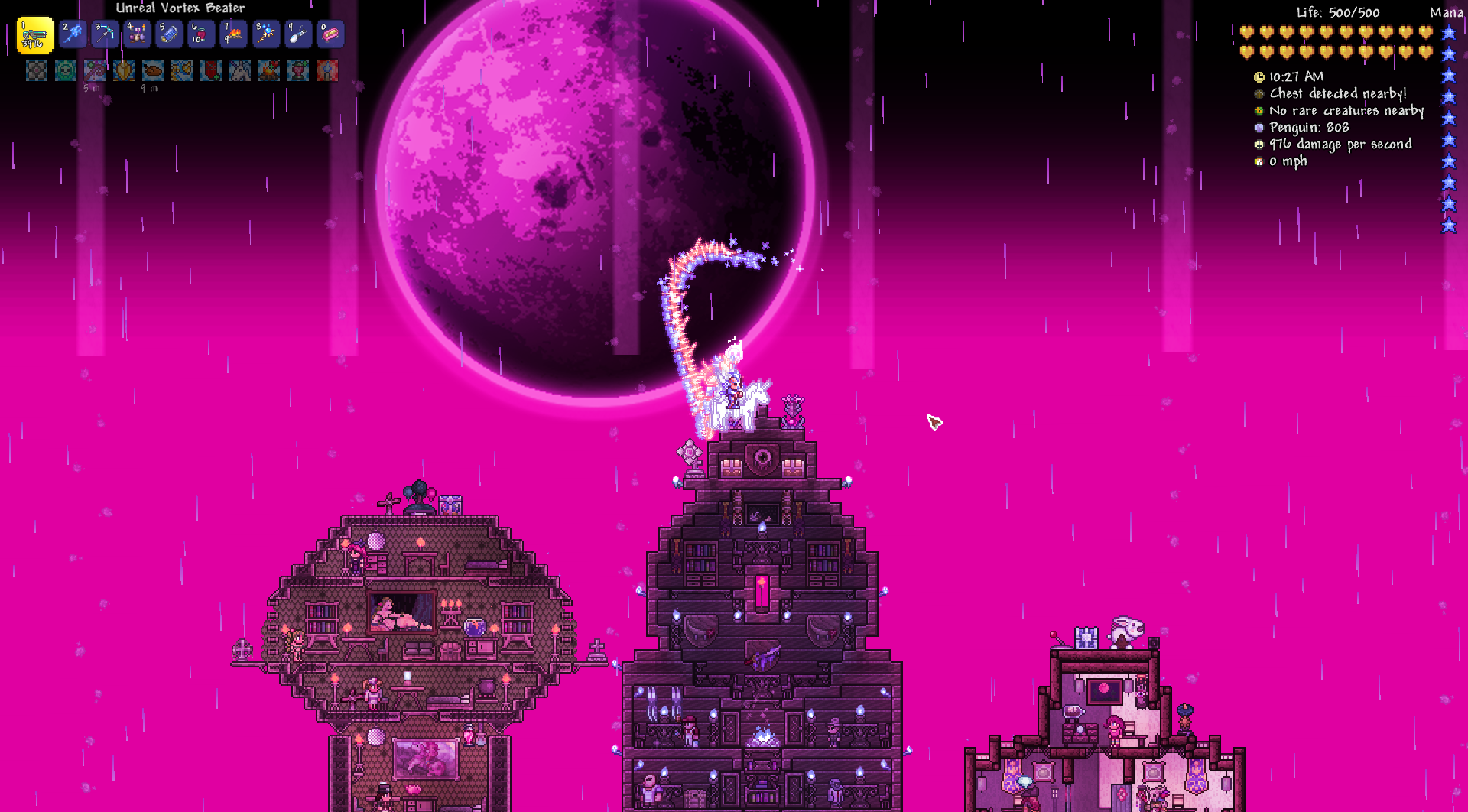The image size is (1468, 812).
Task: Pick the pink item in hotbar slot 0
Action: (330, 34)
